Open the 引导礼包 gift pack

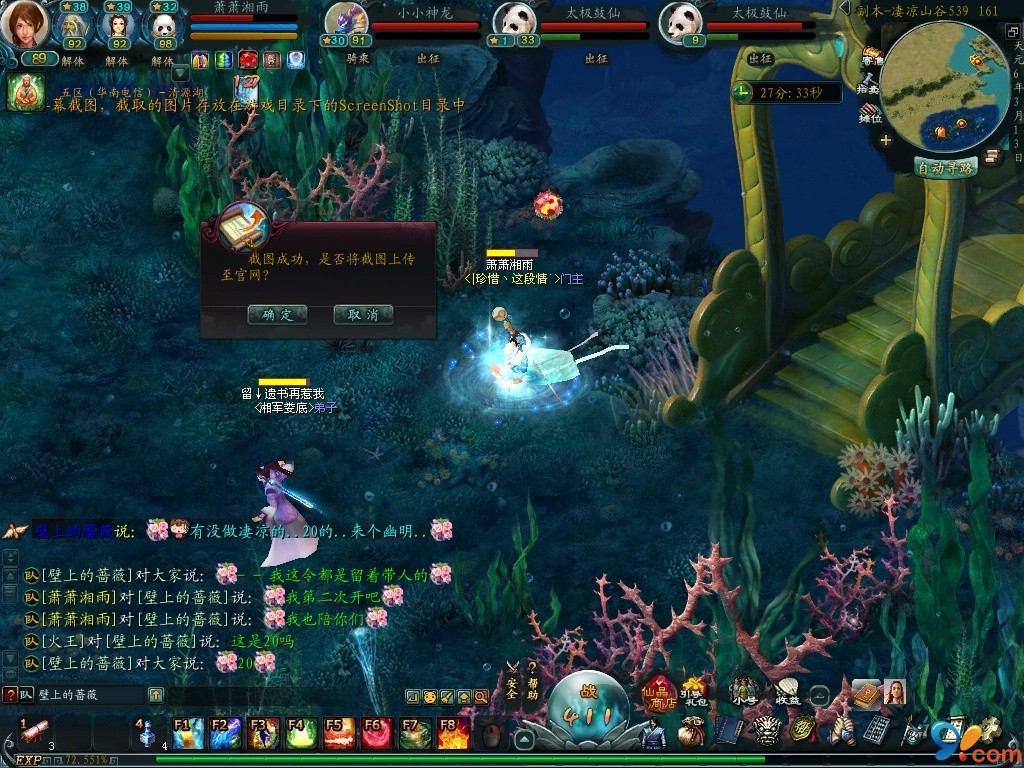pyautogui.click(x=694, y=692)
